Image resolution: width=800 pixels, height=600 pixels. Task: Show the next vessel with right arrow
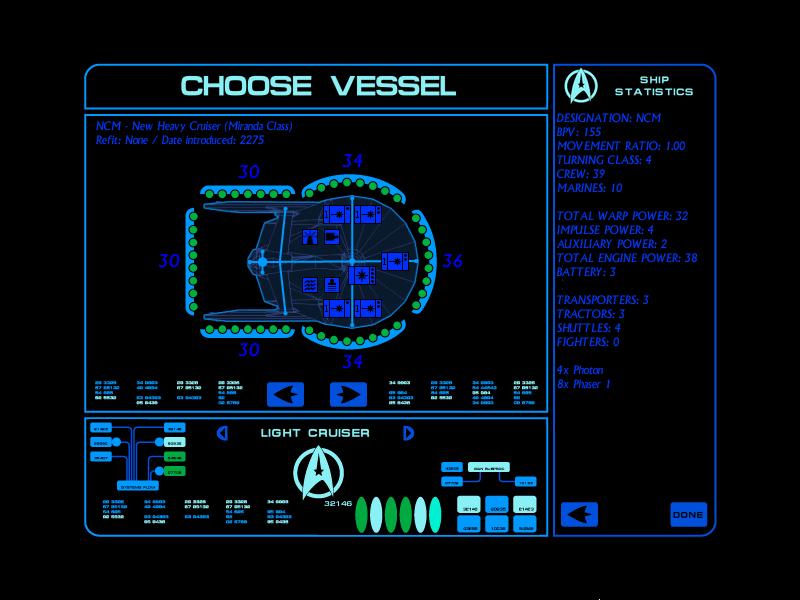pos(349,394)
